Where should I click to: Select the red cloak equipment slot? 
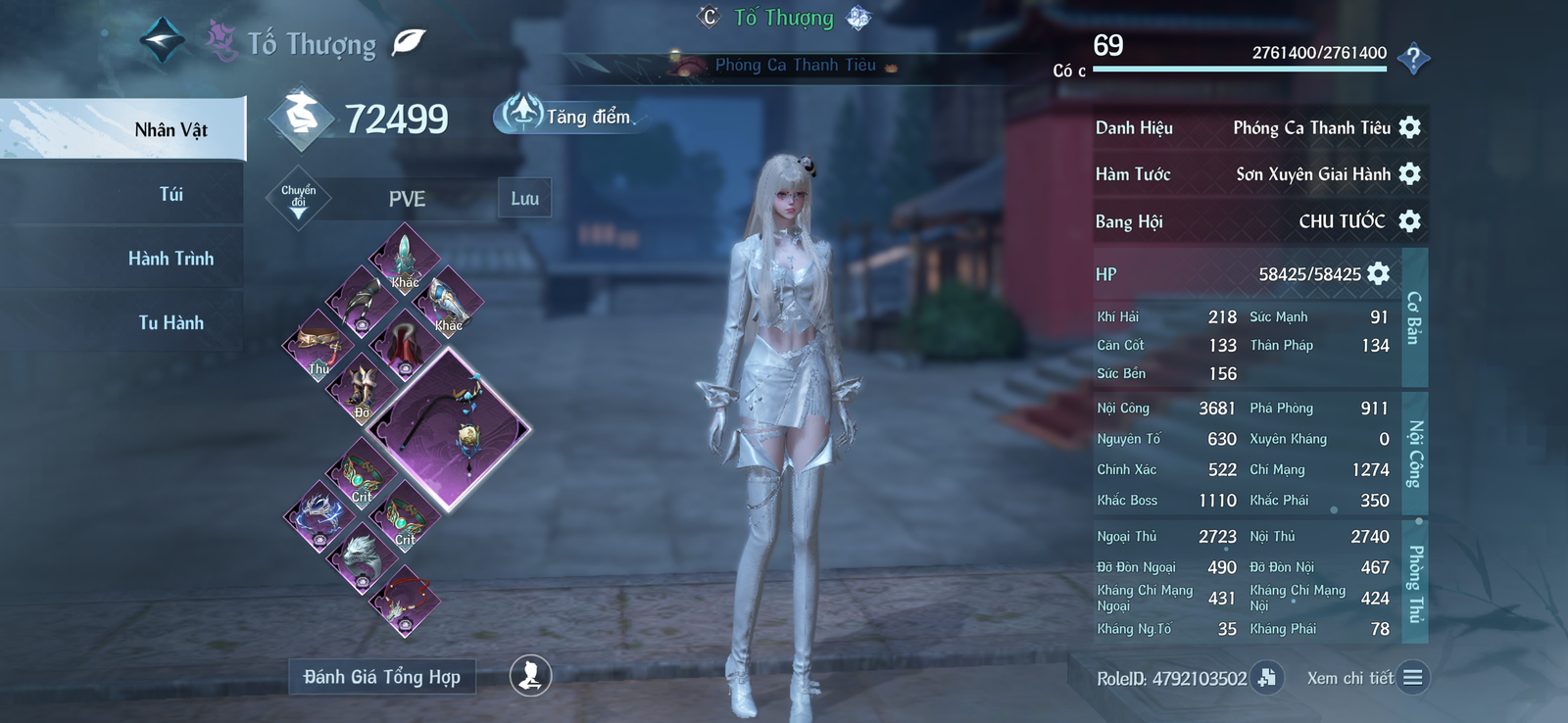405,345
